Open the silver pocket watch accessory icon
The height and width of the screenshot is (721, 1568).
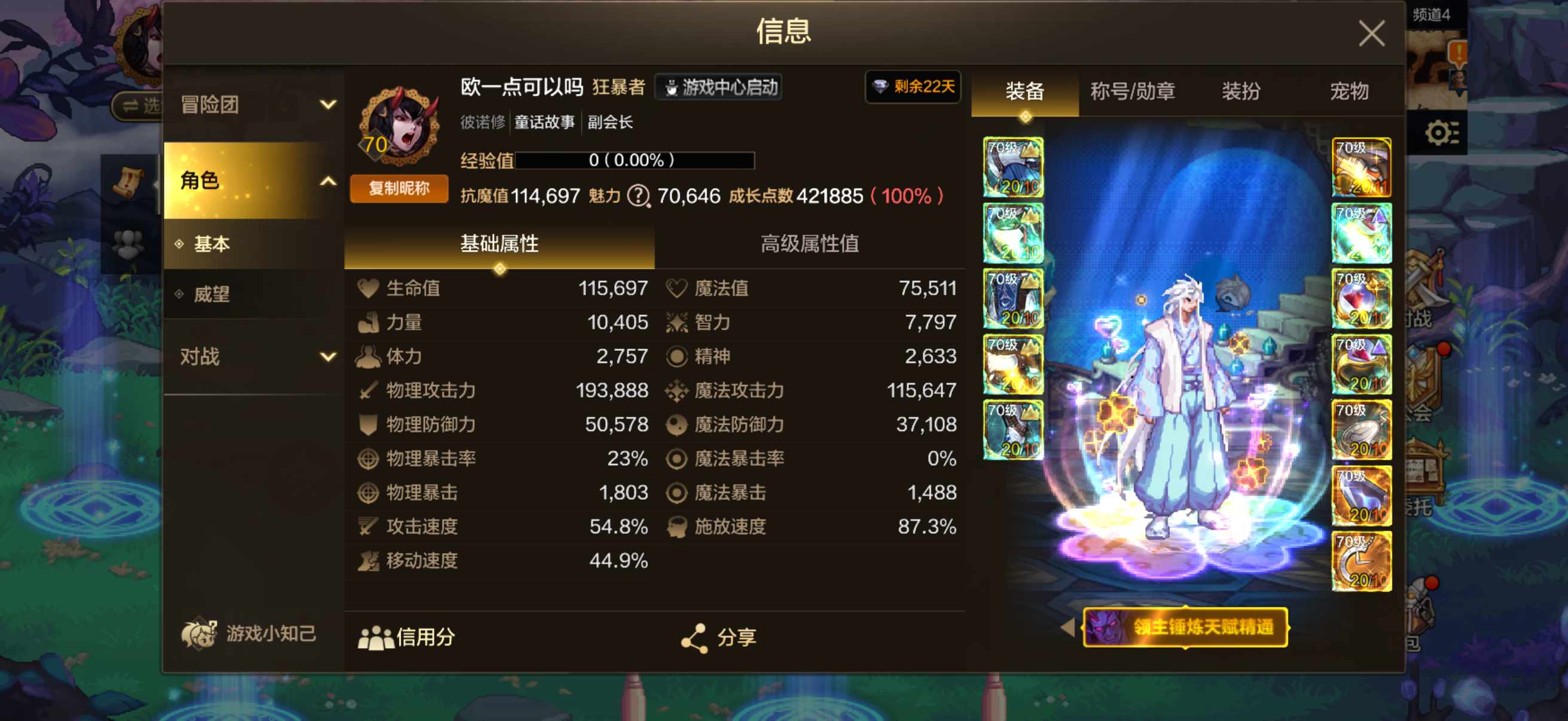click(1362, 430)
